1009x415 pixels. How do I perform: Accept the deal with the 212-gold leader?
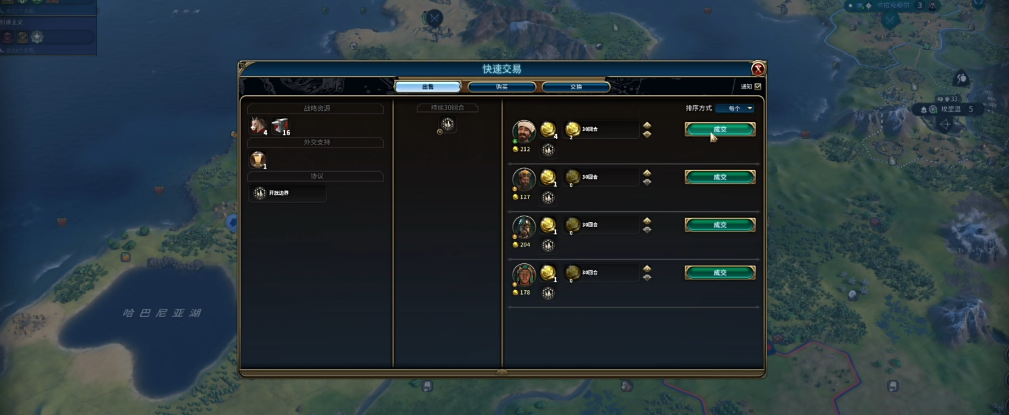click(719, 129)
